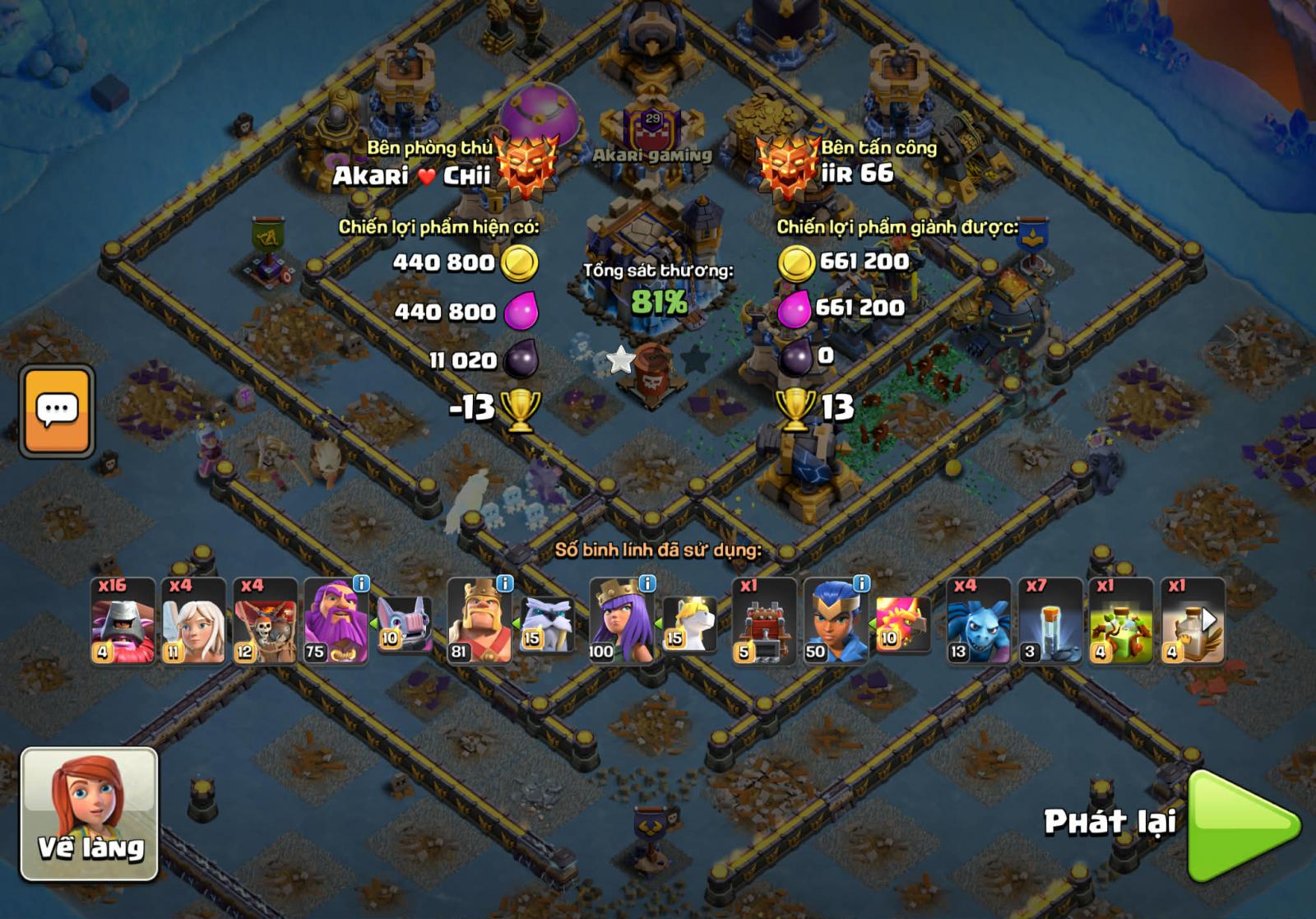Show info for the Grand Warden hero
Screen dimensions: 1316x919
[361, 583]
